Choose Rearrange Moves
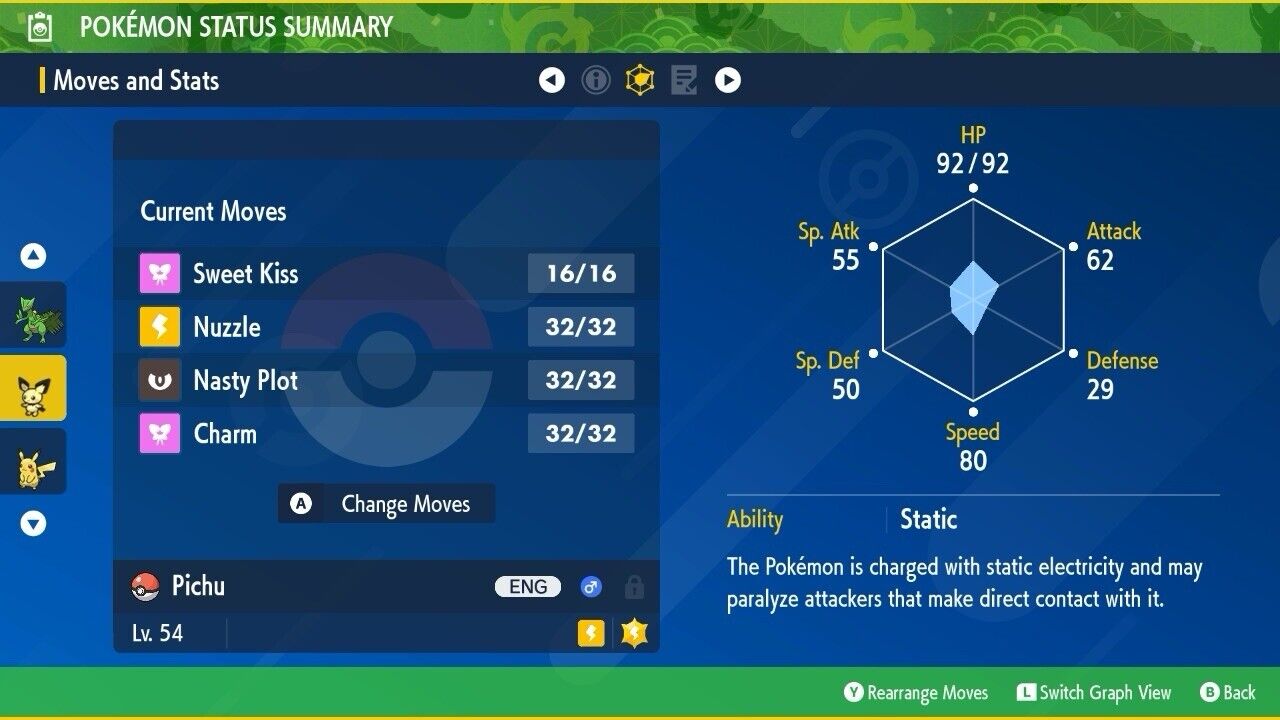 click(x=915, y=692)
